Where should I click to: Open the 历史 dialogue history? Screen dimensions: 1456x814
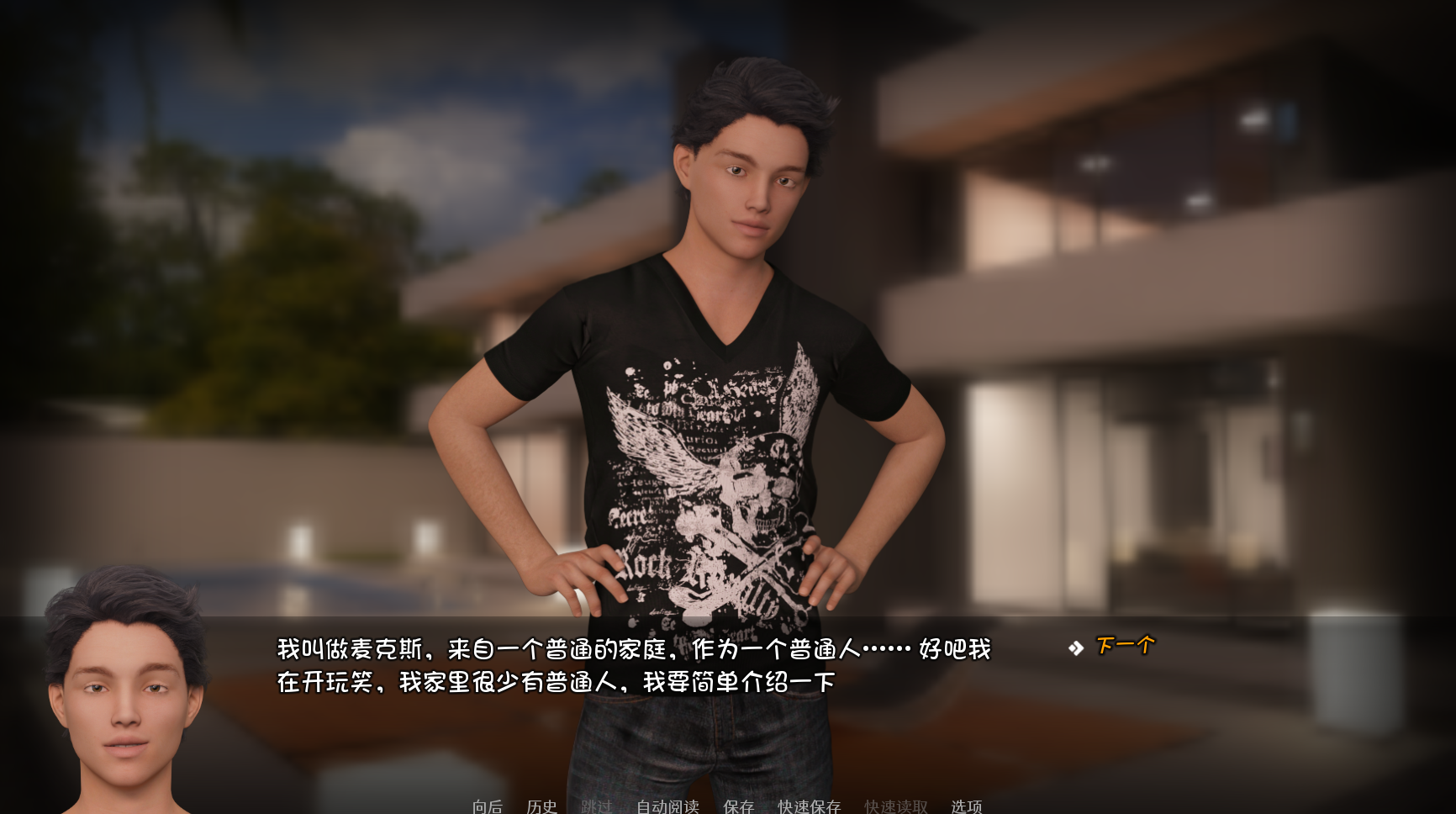click(x=541, y=806)
